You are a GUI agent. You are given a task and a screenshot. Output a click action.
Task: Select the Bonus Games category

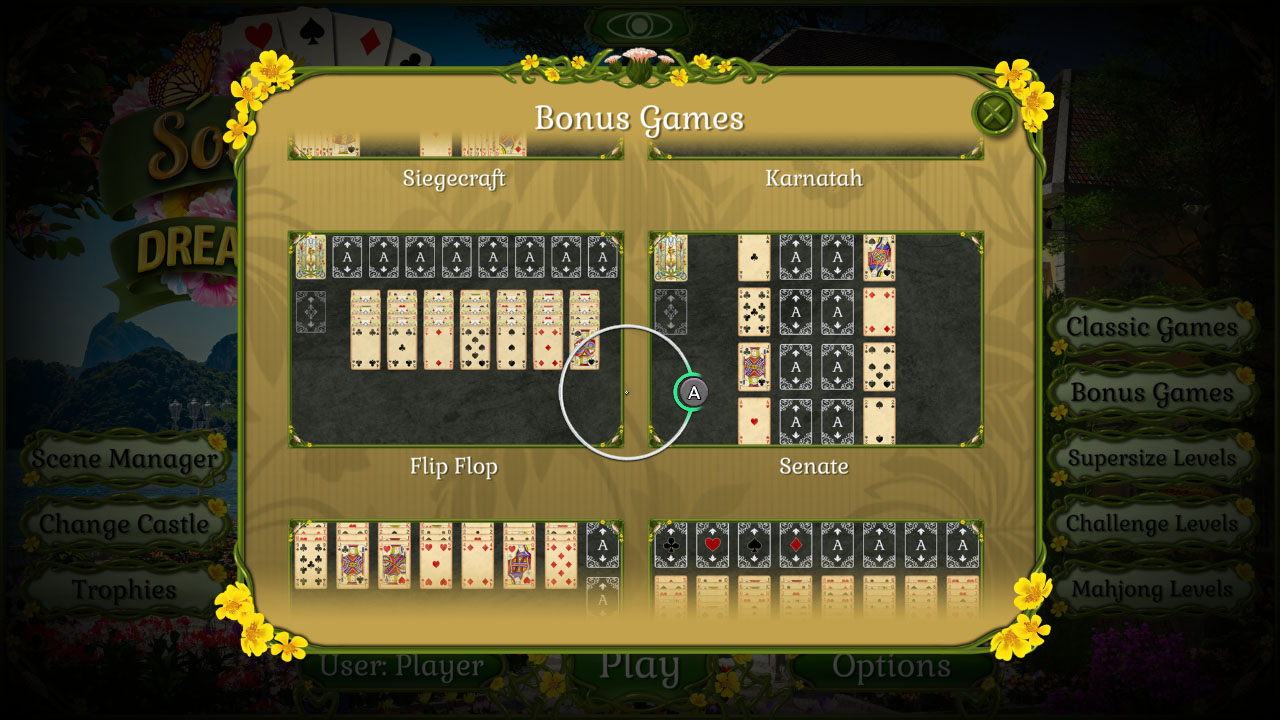point(1151,392)
